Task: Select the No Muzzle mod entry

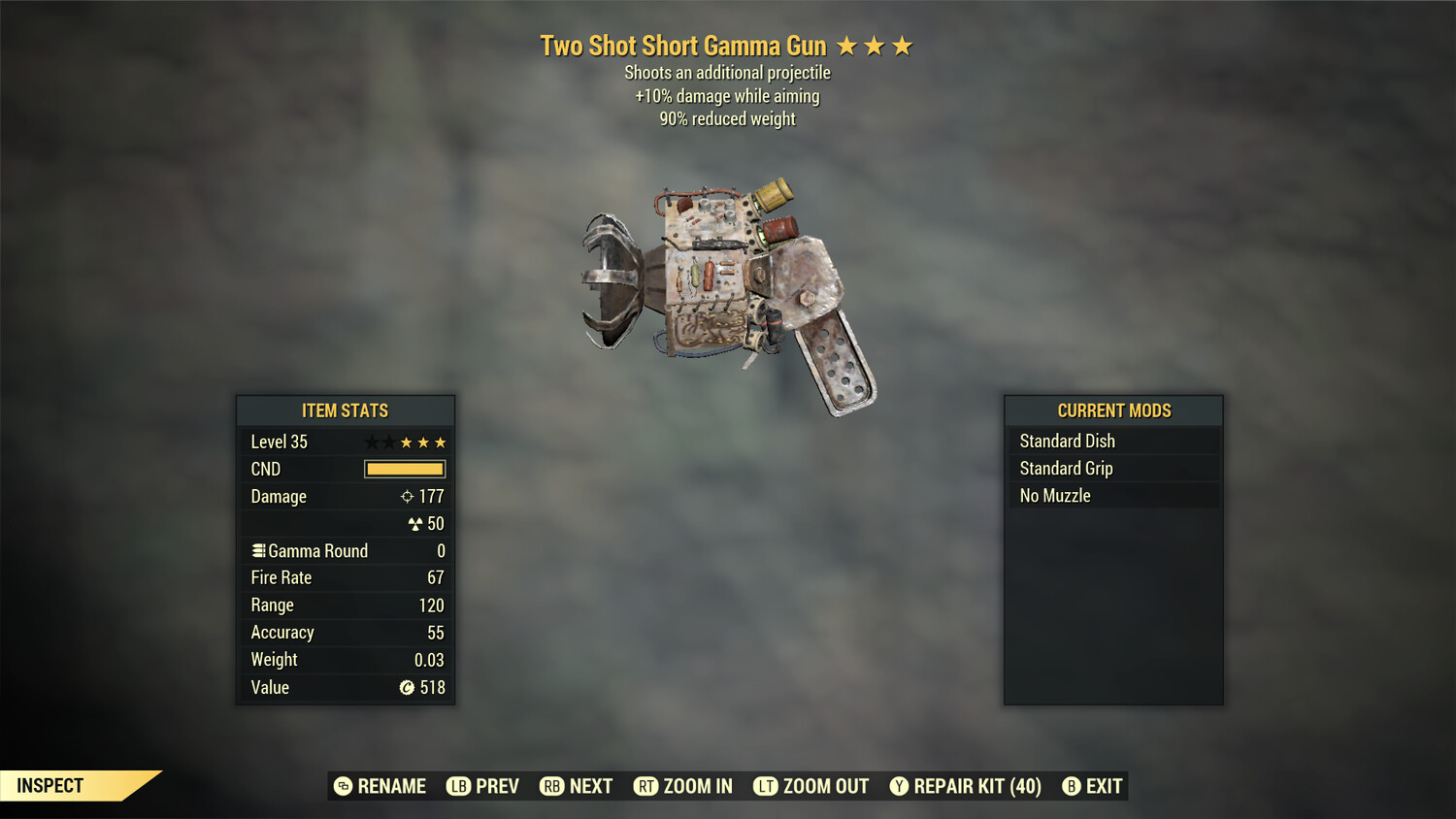Action: [x=1112, y=495]
